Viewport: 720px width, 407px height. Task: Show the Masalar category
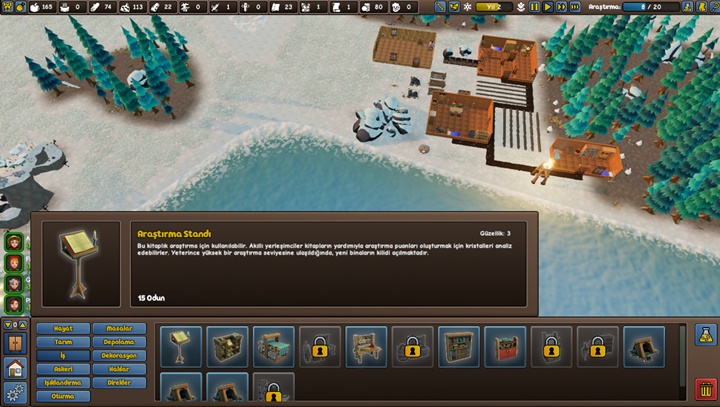point(120,328)
